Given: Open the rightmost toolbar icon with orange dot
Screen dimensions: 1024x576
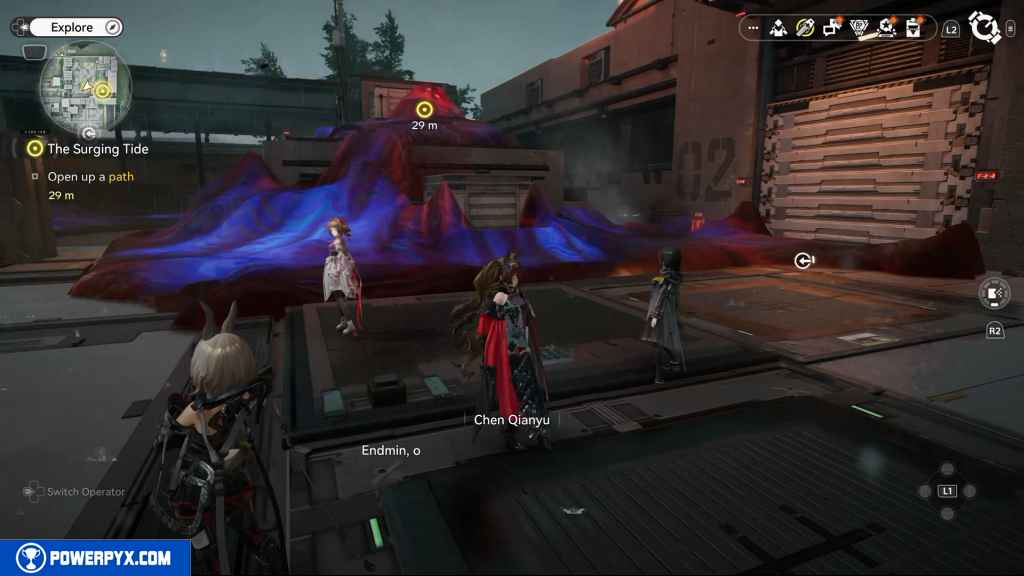Looking at the screenshot, I should [x=913, y=28].
